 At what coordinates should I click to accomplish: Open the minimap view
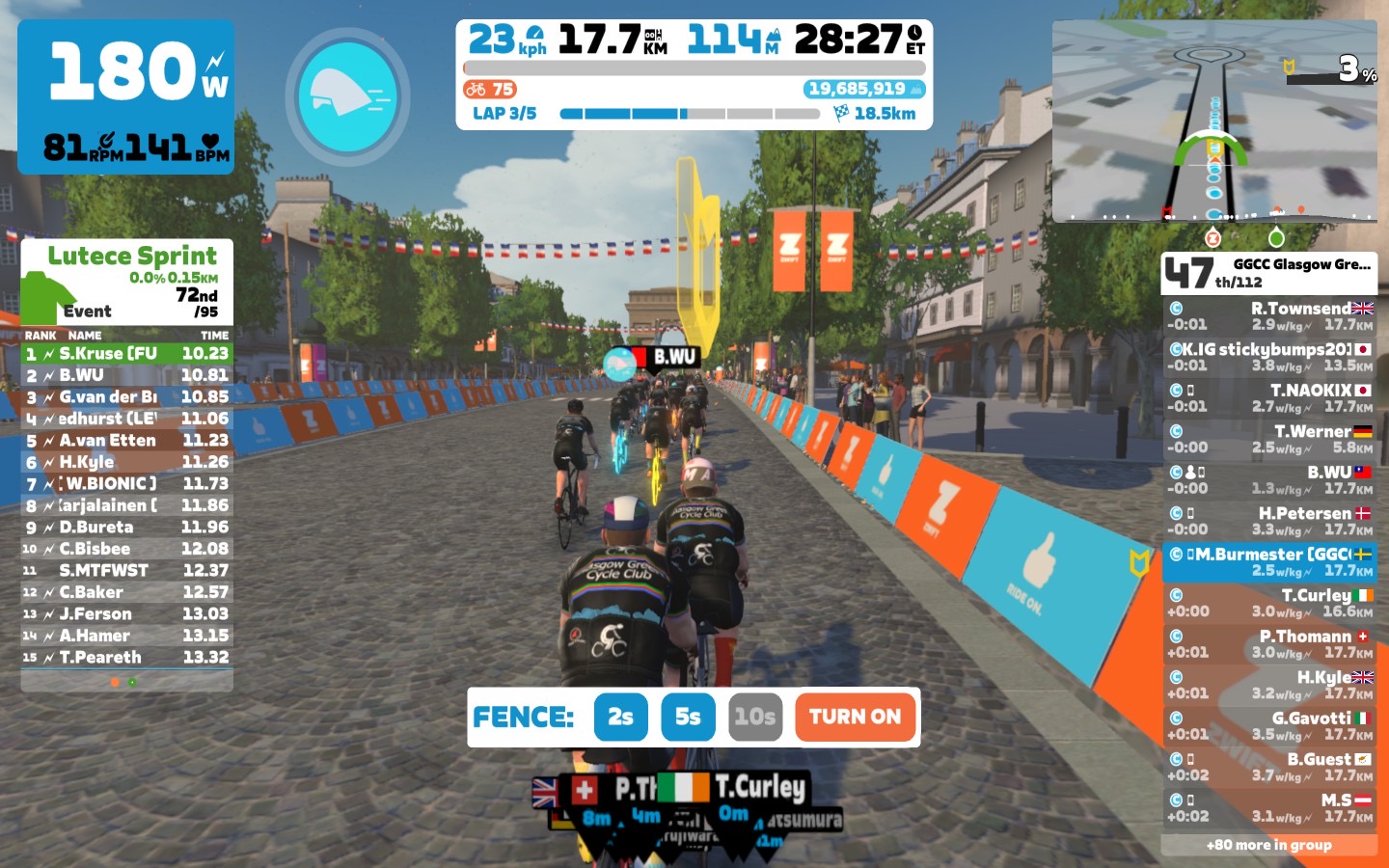pos(1213,122)
